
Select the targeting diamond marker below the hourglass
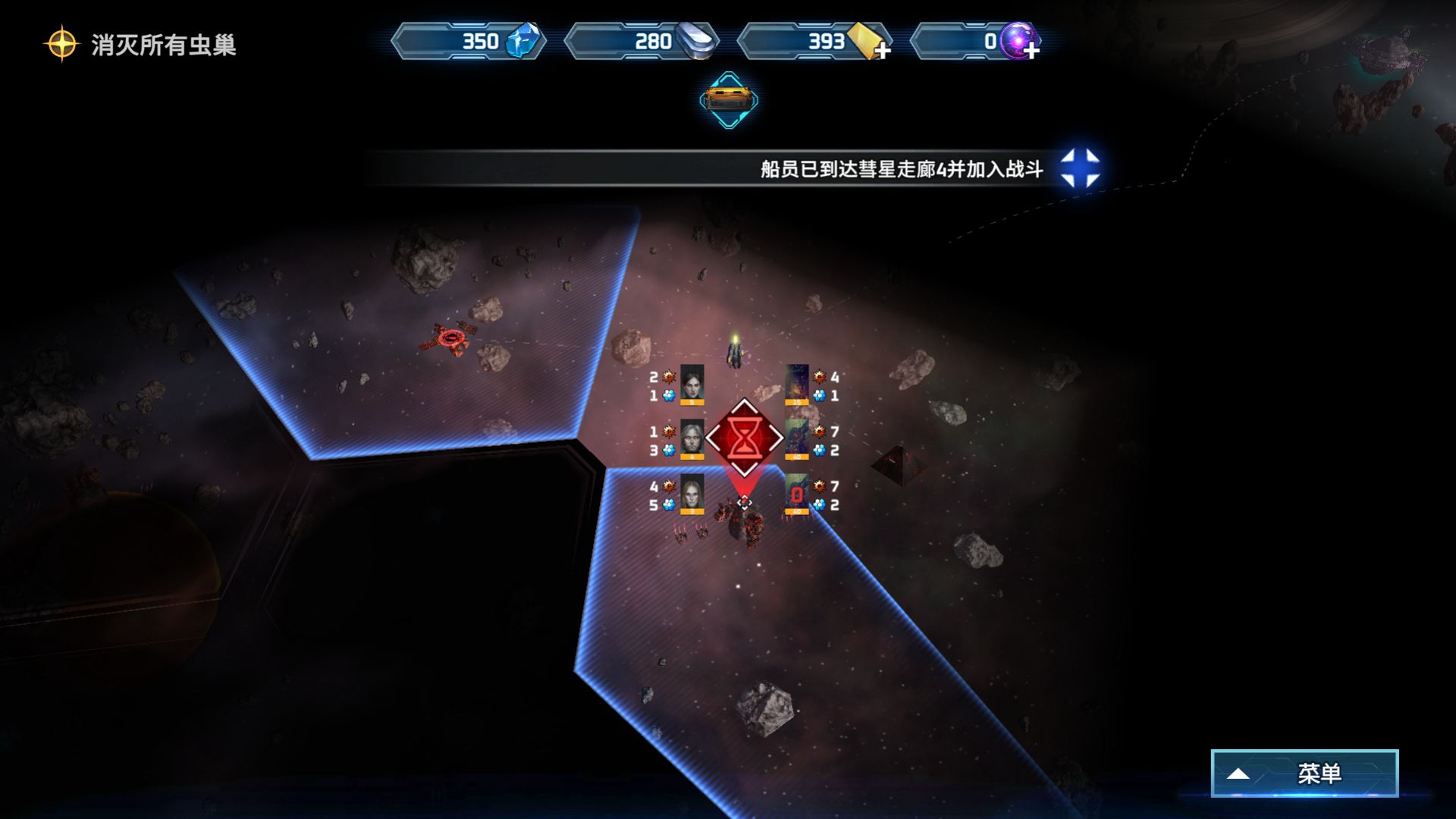pos(744,502)
